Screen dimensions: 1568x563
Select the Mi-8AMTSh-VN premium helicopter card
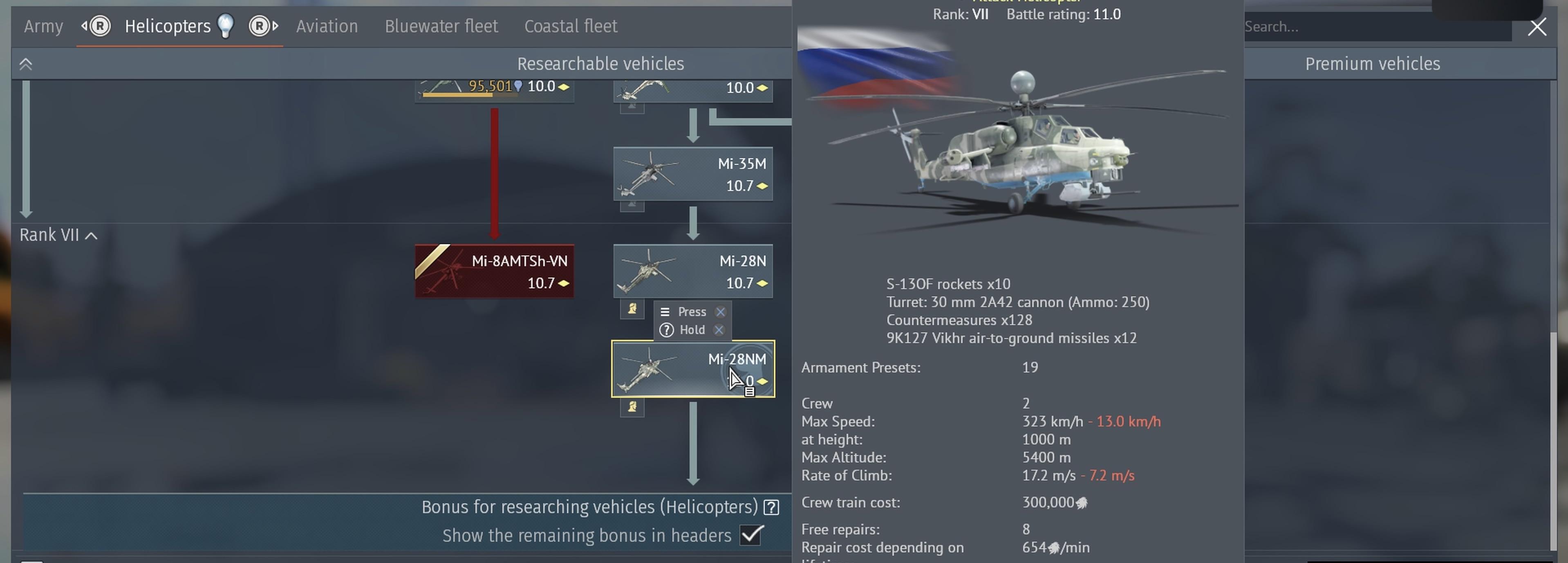click(x=494, y=271)
